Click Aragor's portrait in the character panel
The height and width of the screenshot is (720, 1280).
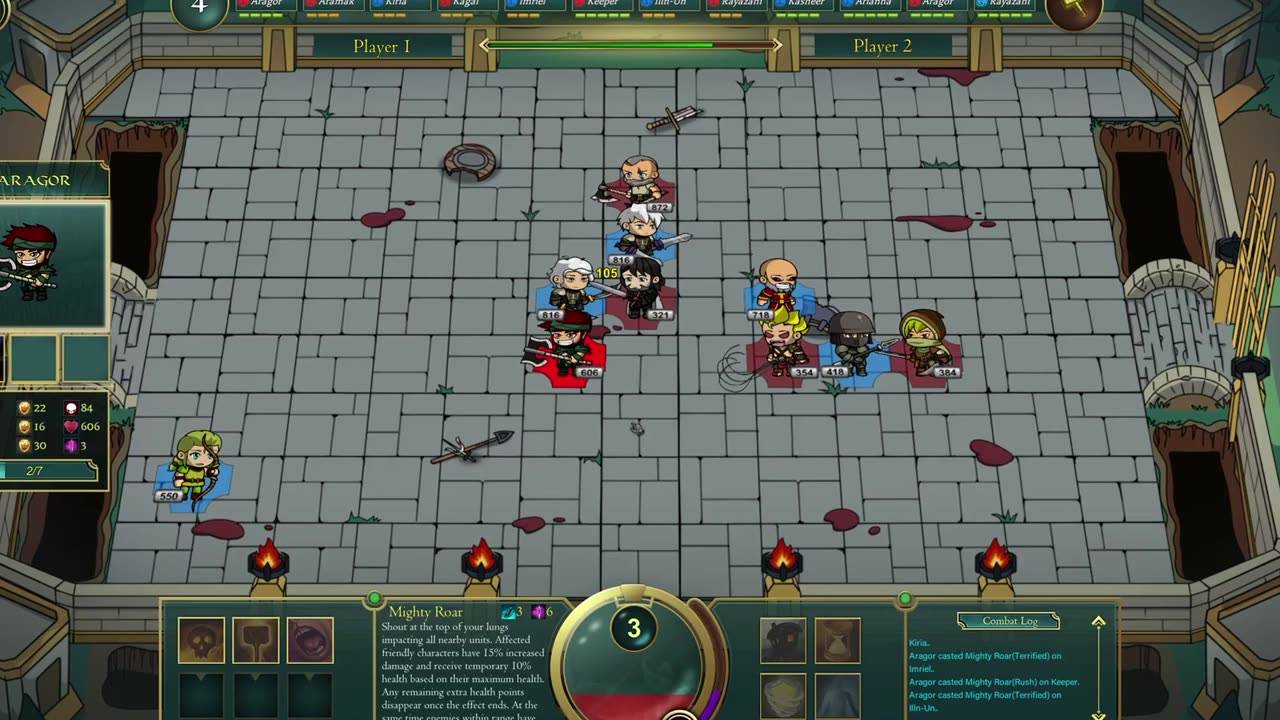[x=35, y=263]
